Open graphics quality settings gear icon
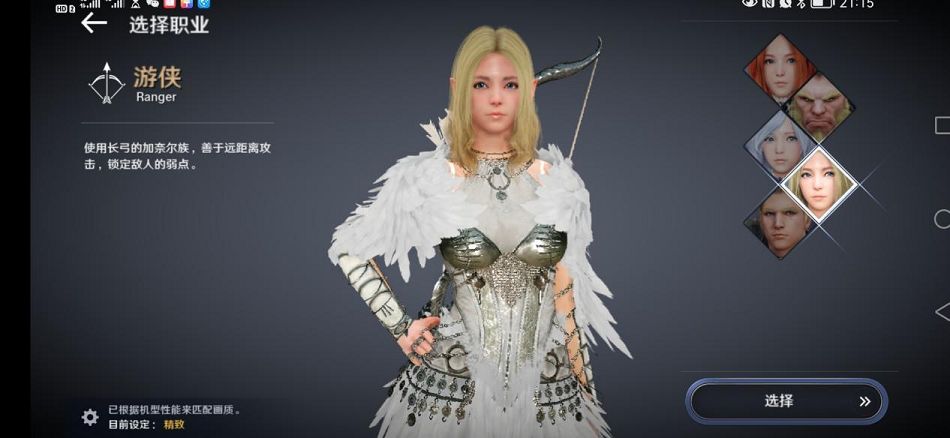Screen dimensions: 950x438 tap(90, 417)
